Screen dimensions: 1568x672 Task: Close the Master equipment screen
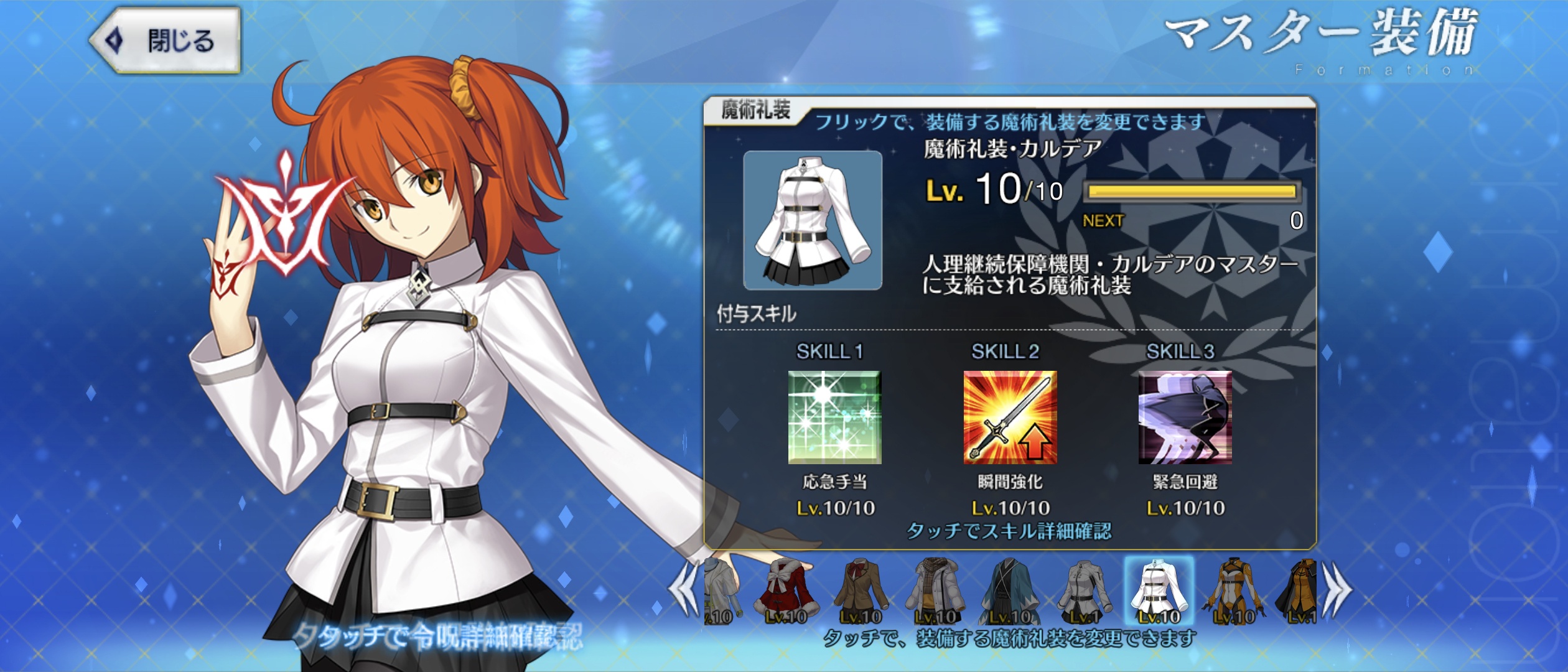tap(166, 41)
